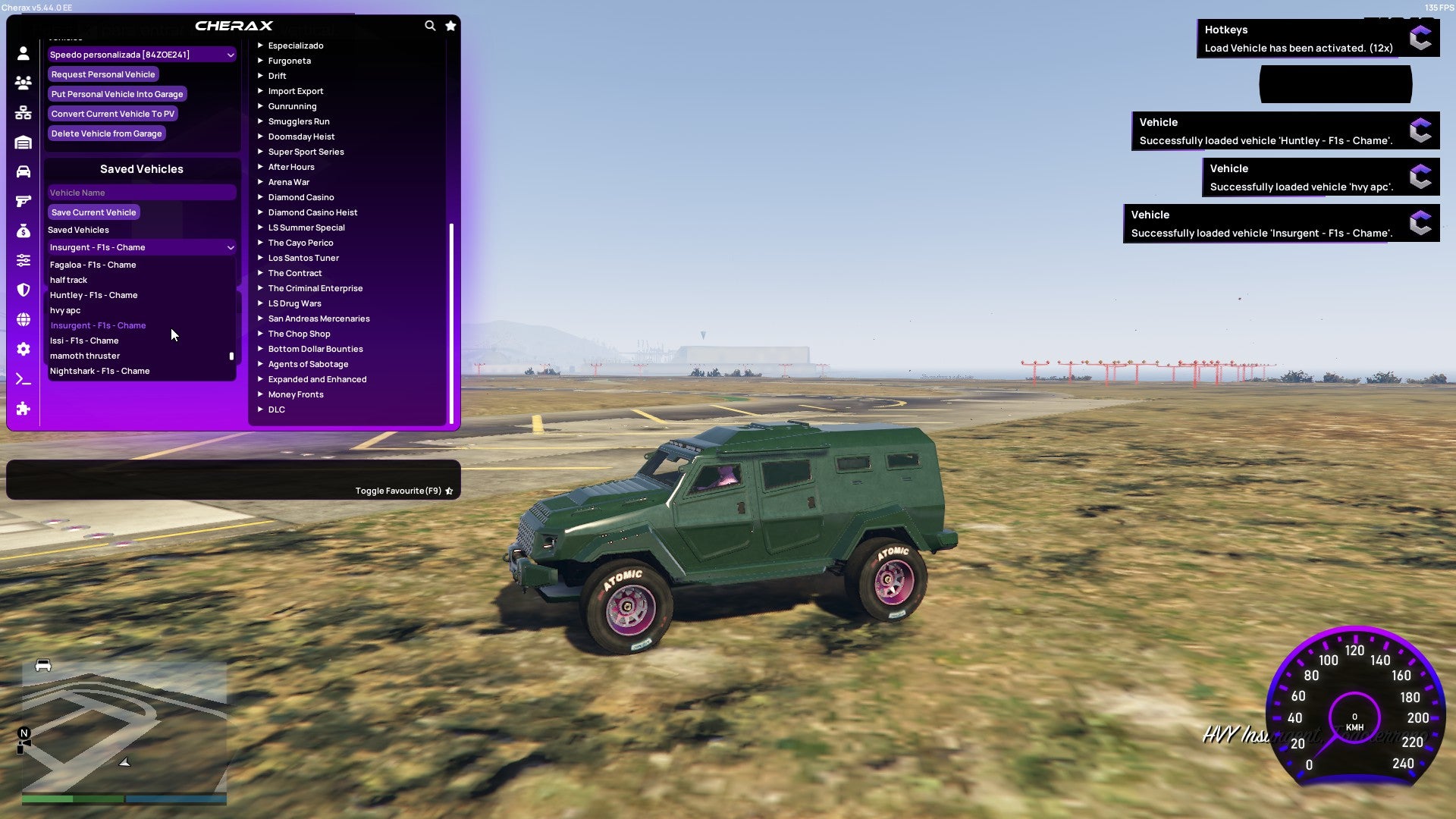Screen dimensions: 1456x819
Task: Open the protections shield icon
Action: coord(23,290)
